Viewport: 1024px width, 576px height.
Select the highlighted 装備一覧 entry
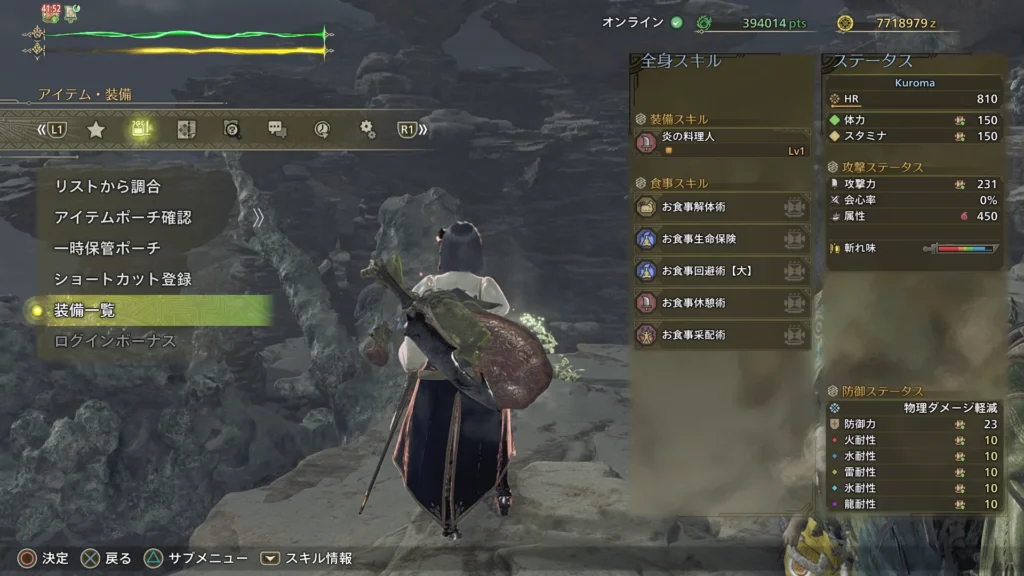pyautogui.click(x=85, y=310)
